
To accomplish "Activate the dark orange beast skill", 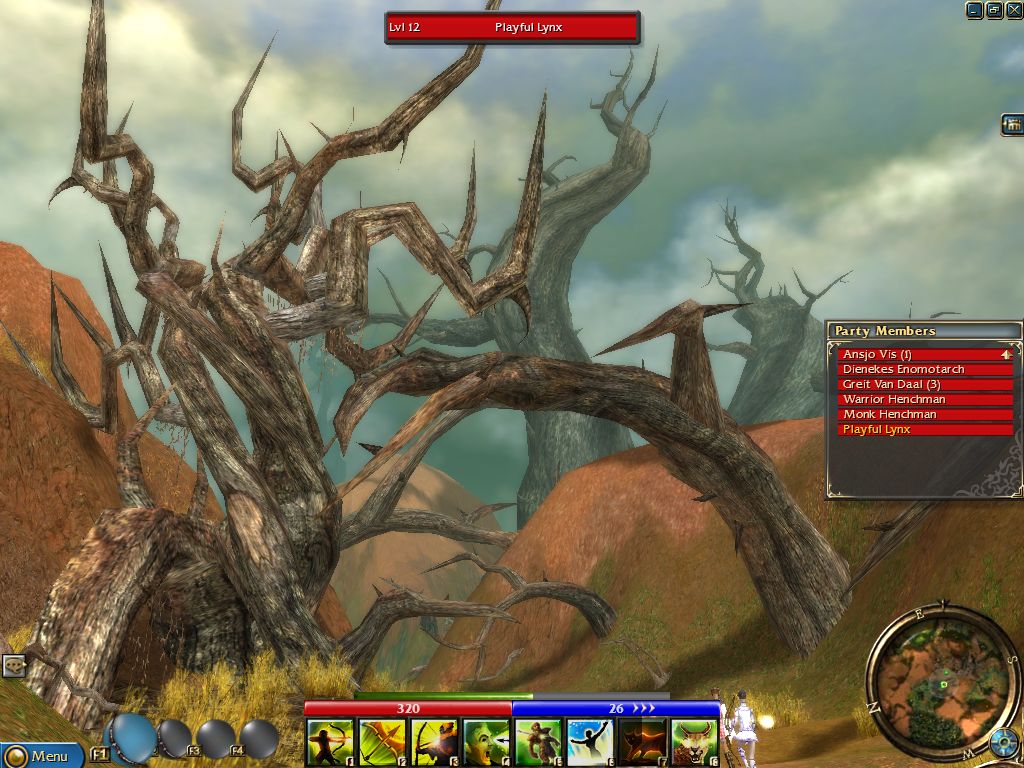I will (642, 743).
